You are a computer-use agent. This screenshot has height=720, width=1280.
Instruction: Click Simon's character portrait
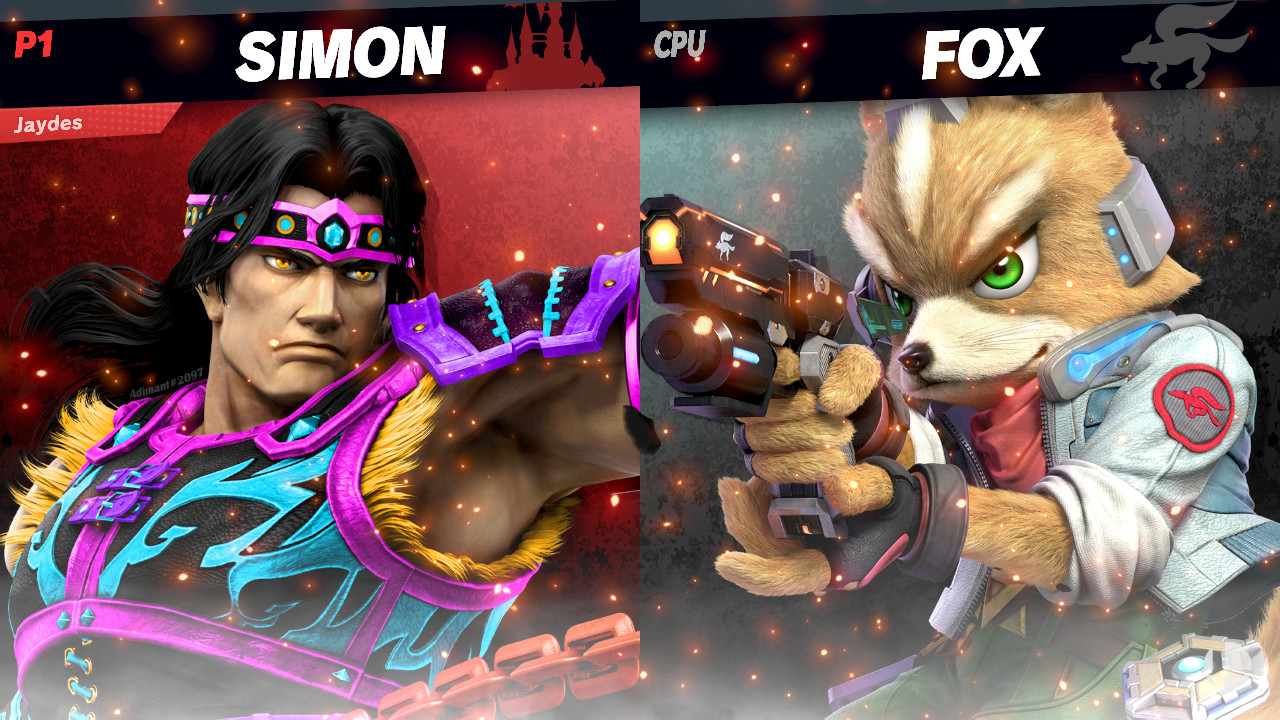(x=300, y=400)
